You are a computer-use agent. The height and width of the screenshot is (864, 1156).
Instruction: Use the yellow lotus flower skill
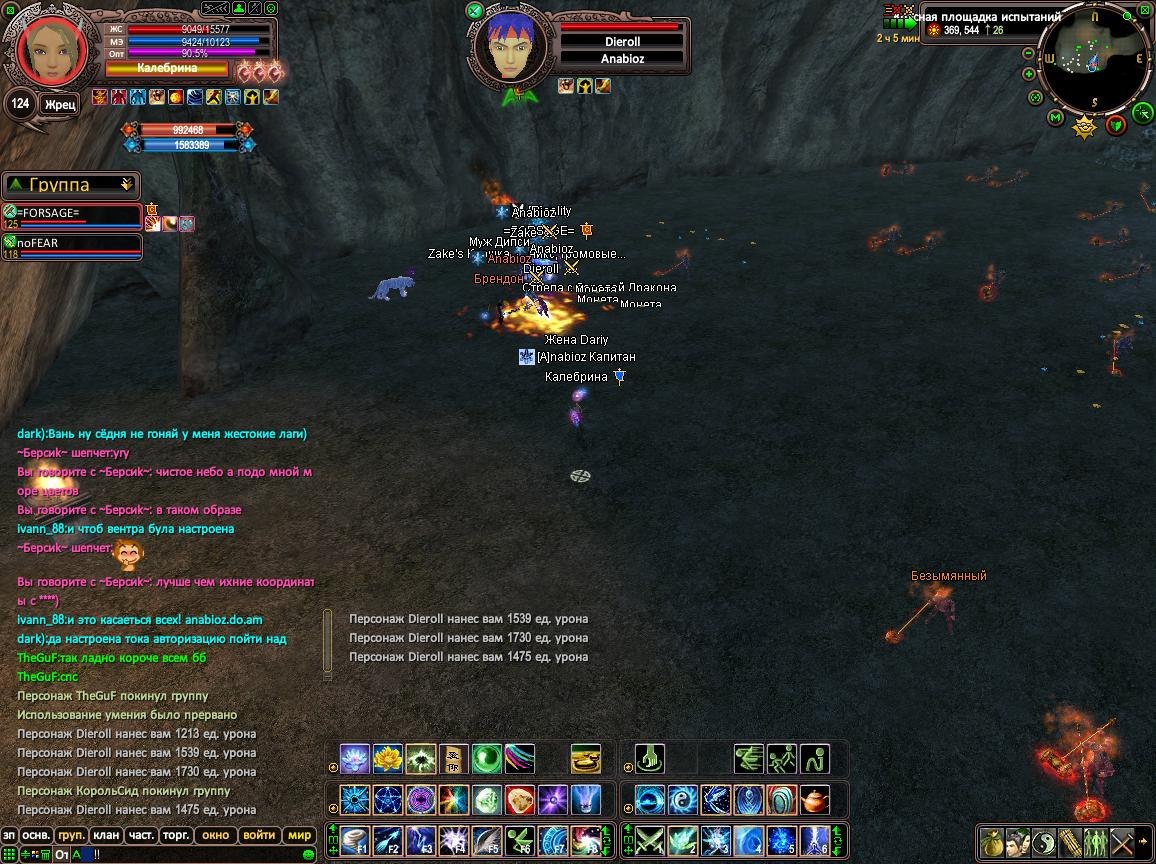pos(387,759)
